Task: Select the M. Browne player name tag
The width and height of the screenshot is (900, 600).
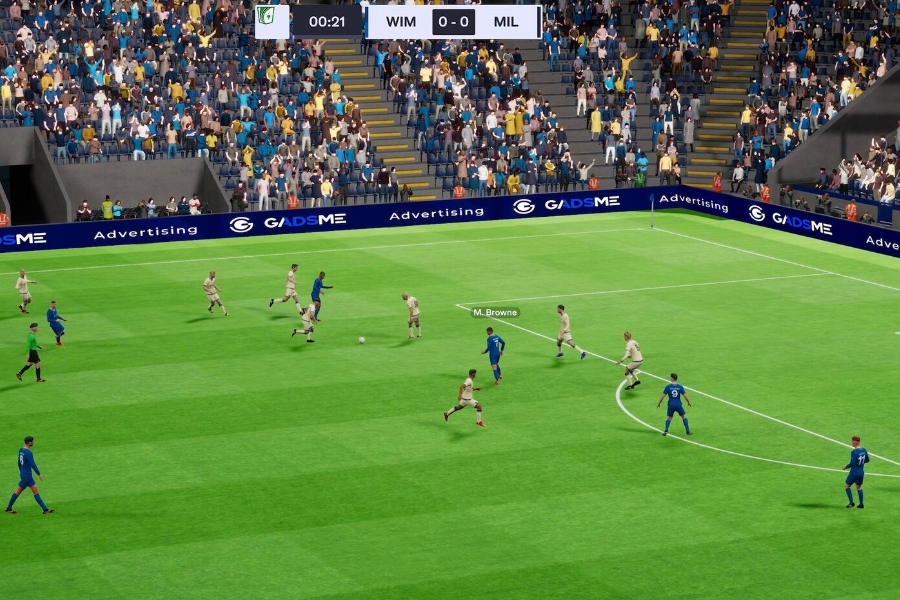Action: 495,313
